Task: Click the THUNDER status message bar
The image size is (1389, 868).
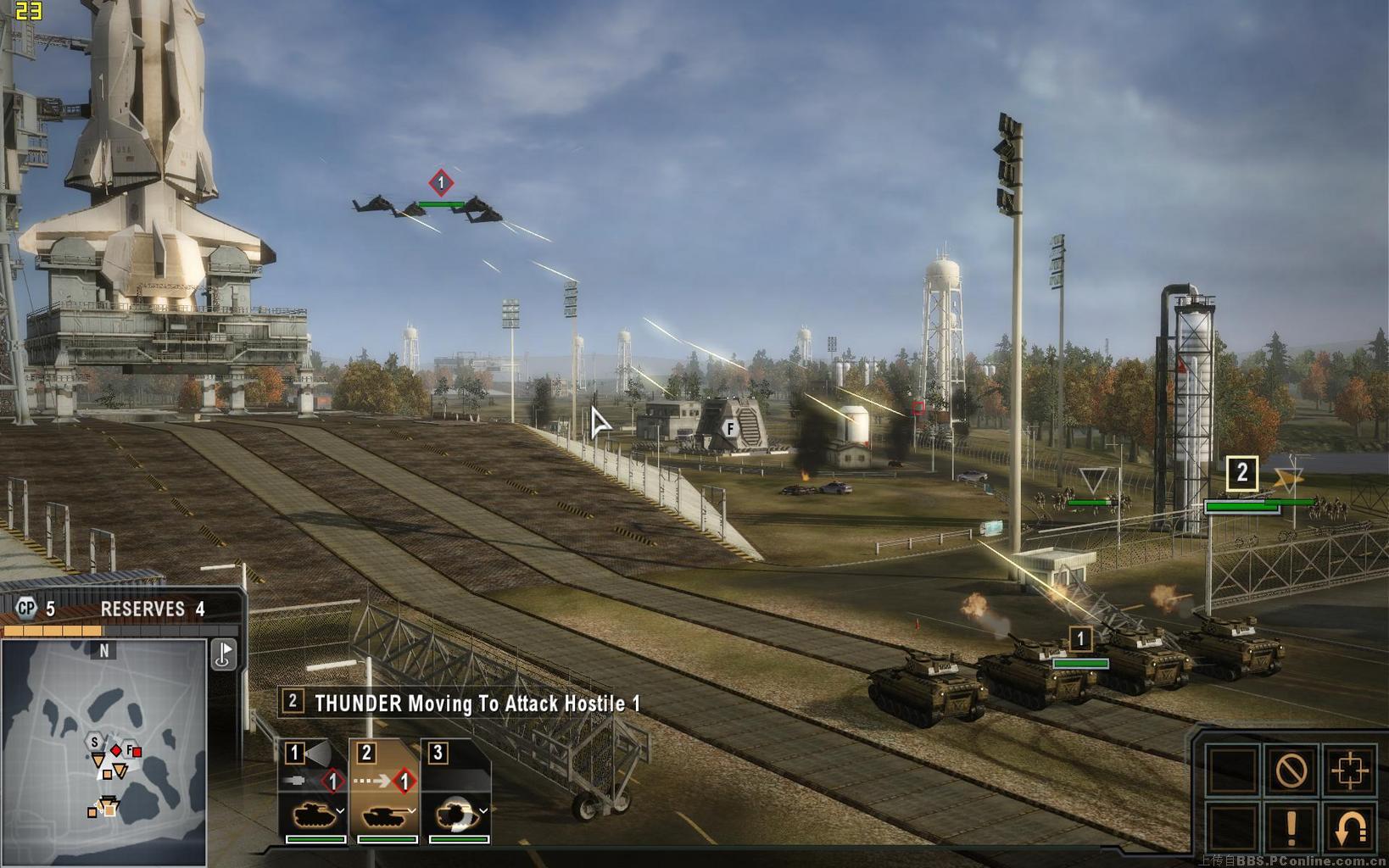Action: (463, 703)
